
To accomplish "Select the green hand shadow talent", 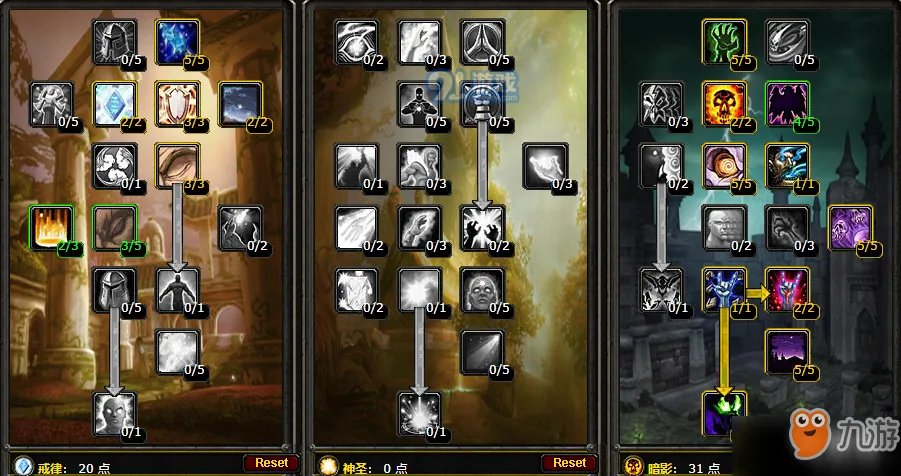I will (724, 41).
